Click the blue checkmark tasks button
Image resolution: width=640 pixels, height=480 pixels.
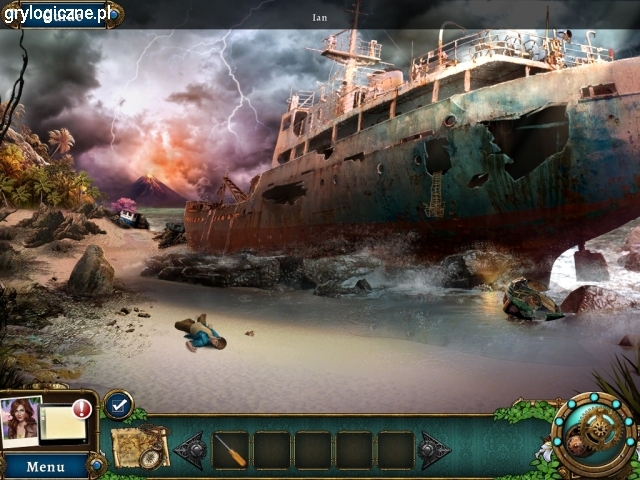tap(118, 404)
